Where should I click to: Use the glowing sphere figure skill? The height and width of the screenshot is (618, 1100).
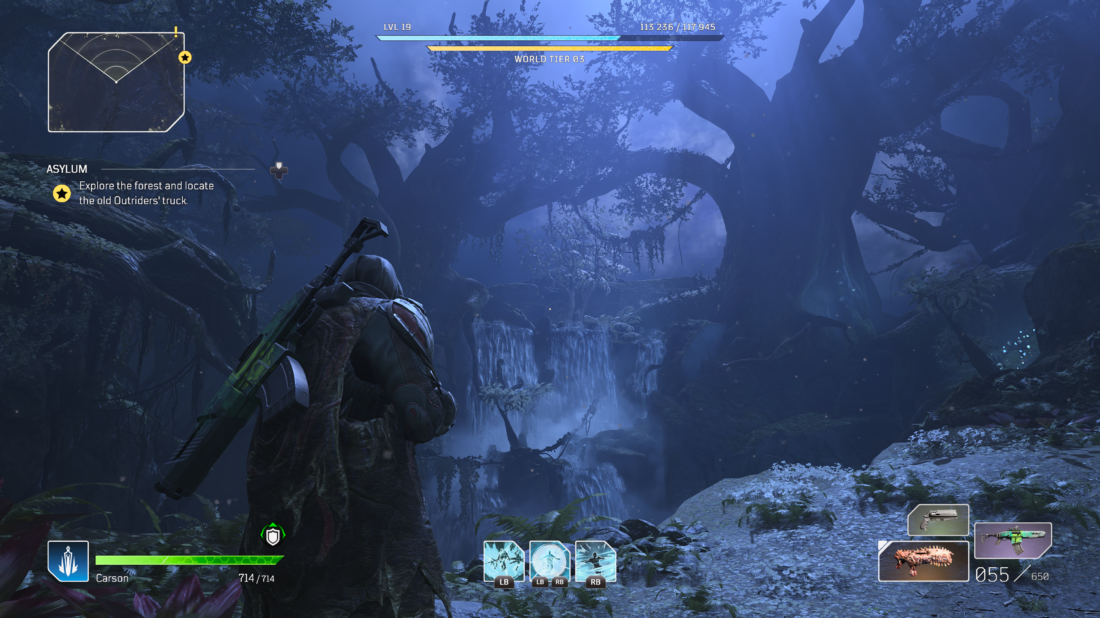click(549, 561)
